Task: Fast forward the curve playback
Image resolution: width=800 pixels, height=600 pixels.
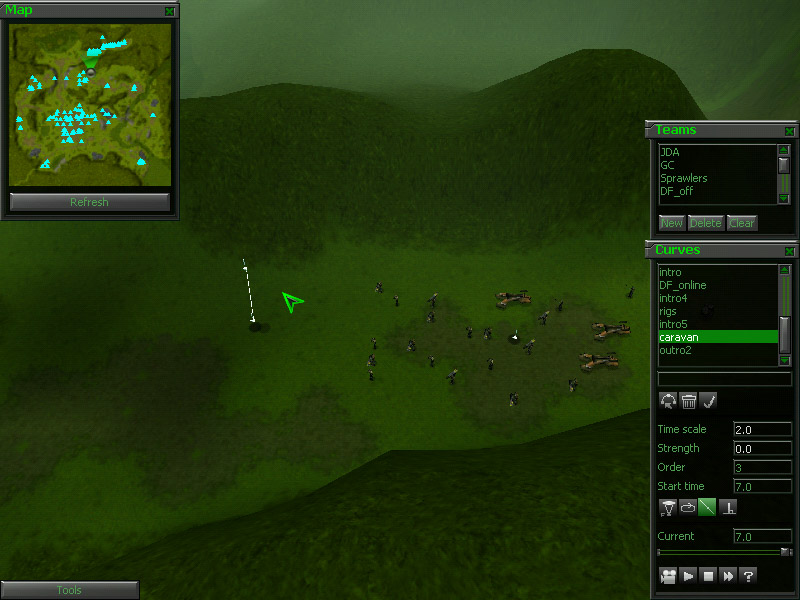Action: 728,576
